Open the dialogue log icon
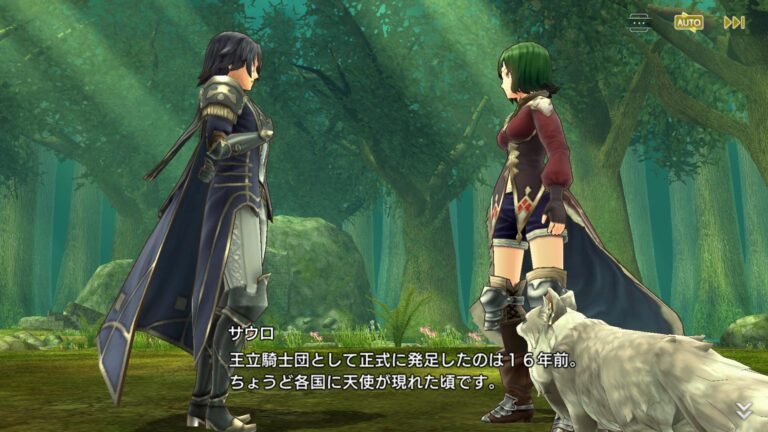The image size is (768, 432). coord(640,22)
